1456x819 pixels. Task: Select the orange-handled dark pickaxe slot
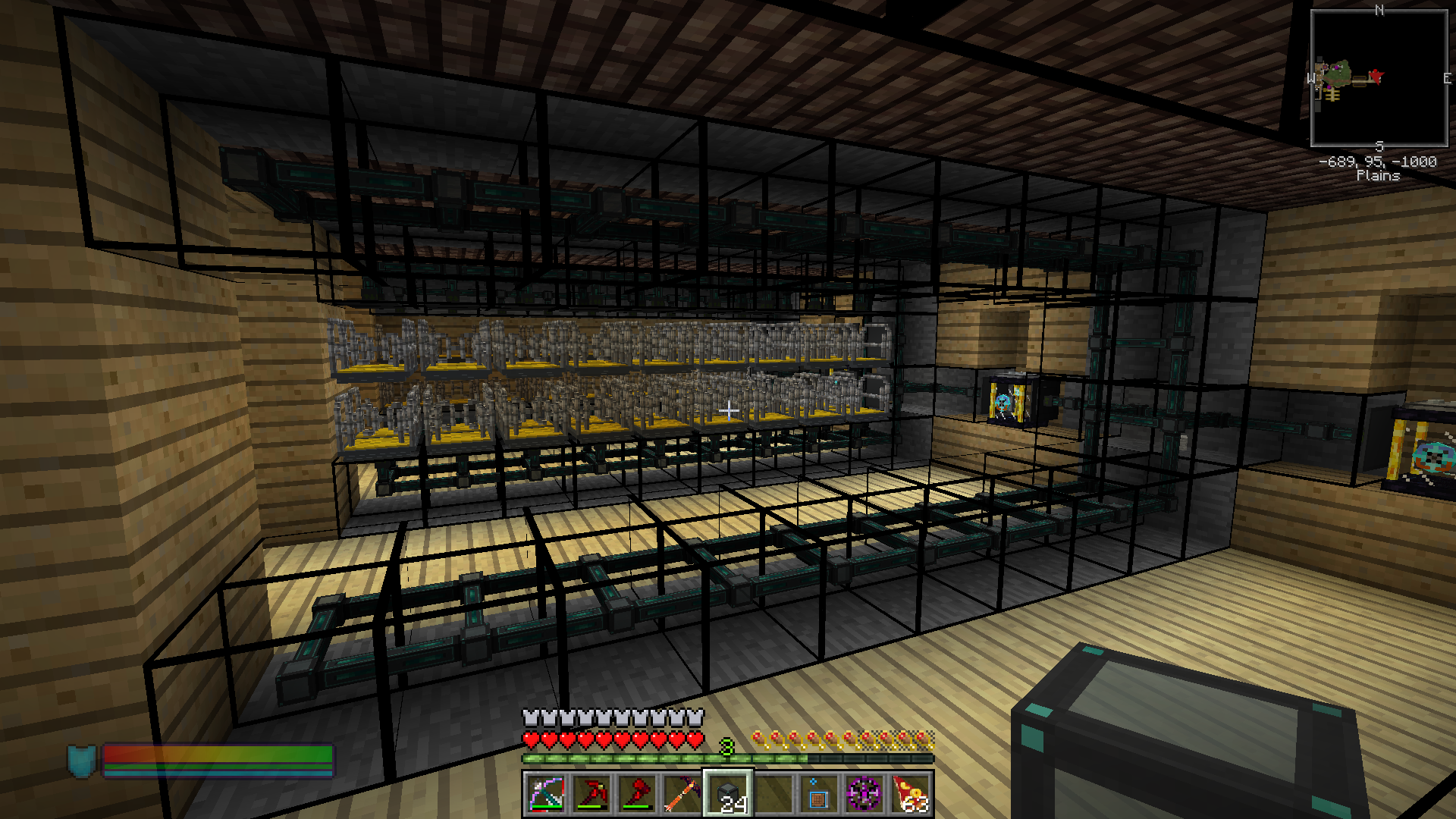682,794
